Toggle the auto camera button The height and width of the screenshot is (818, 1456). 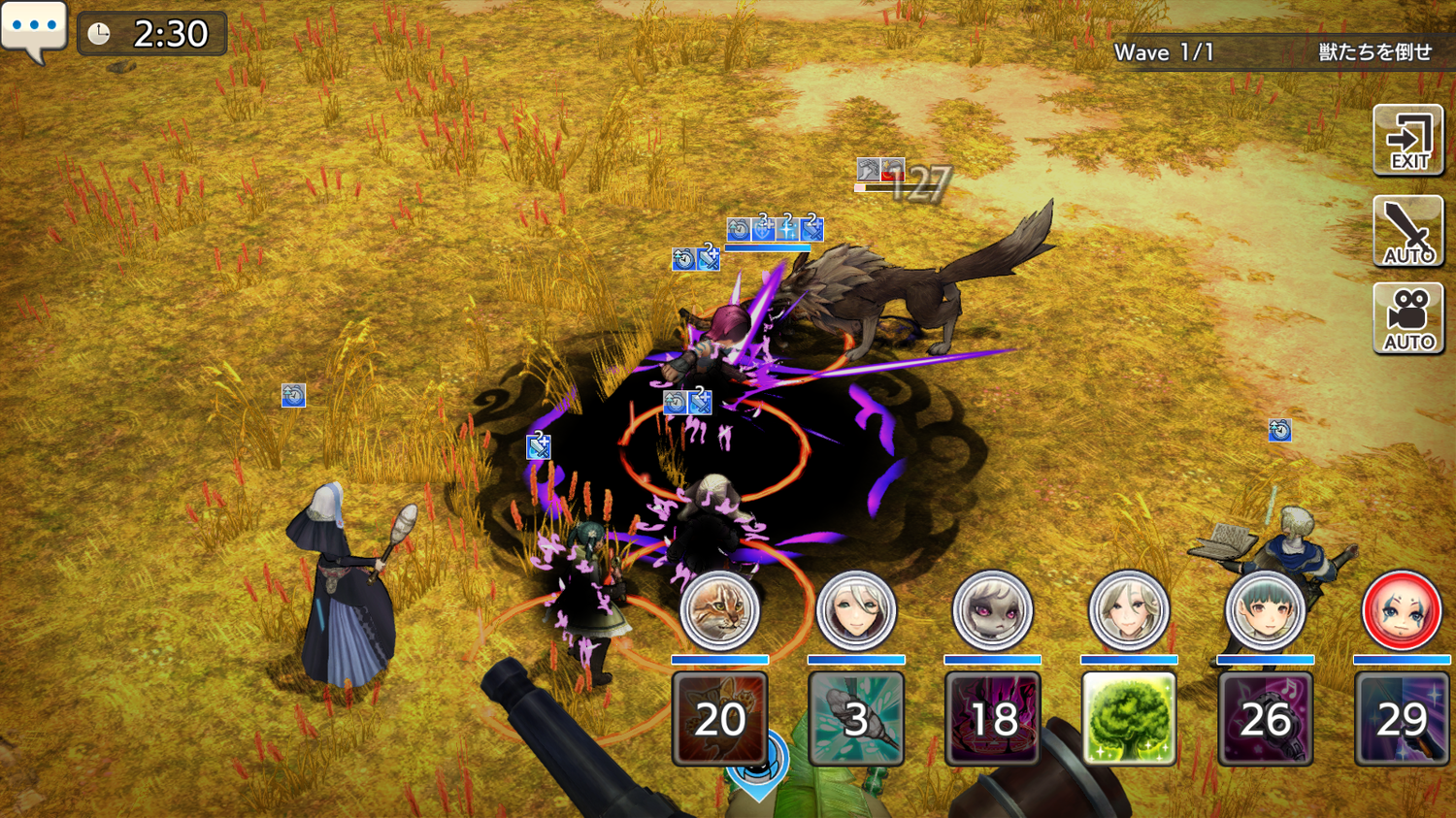[1408, 318]
